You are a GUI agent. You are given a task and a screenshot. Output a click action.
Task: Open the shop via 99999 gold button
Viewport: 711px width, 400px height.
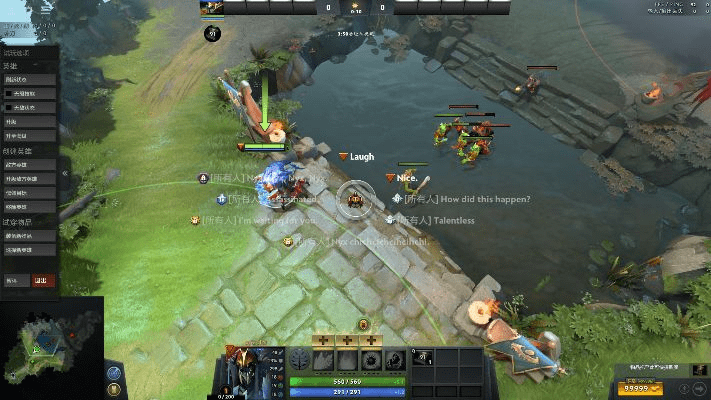pyautogui.click(x=641, y=388)
